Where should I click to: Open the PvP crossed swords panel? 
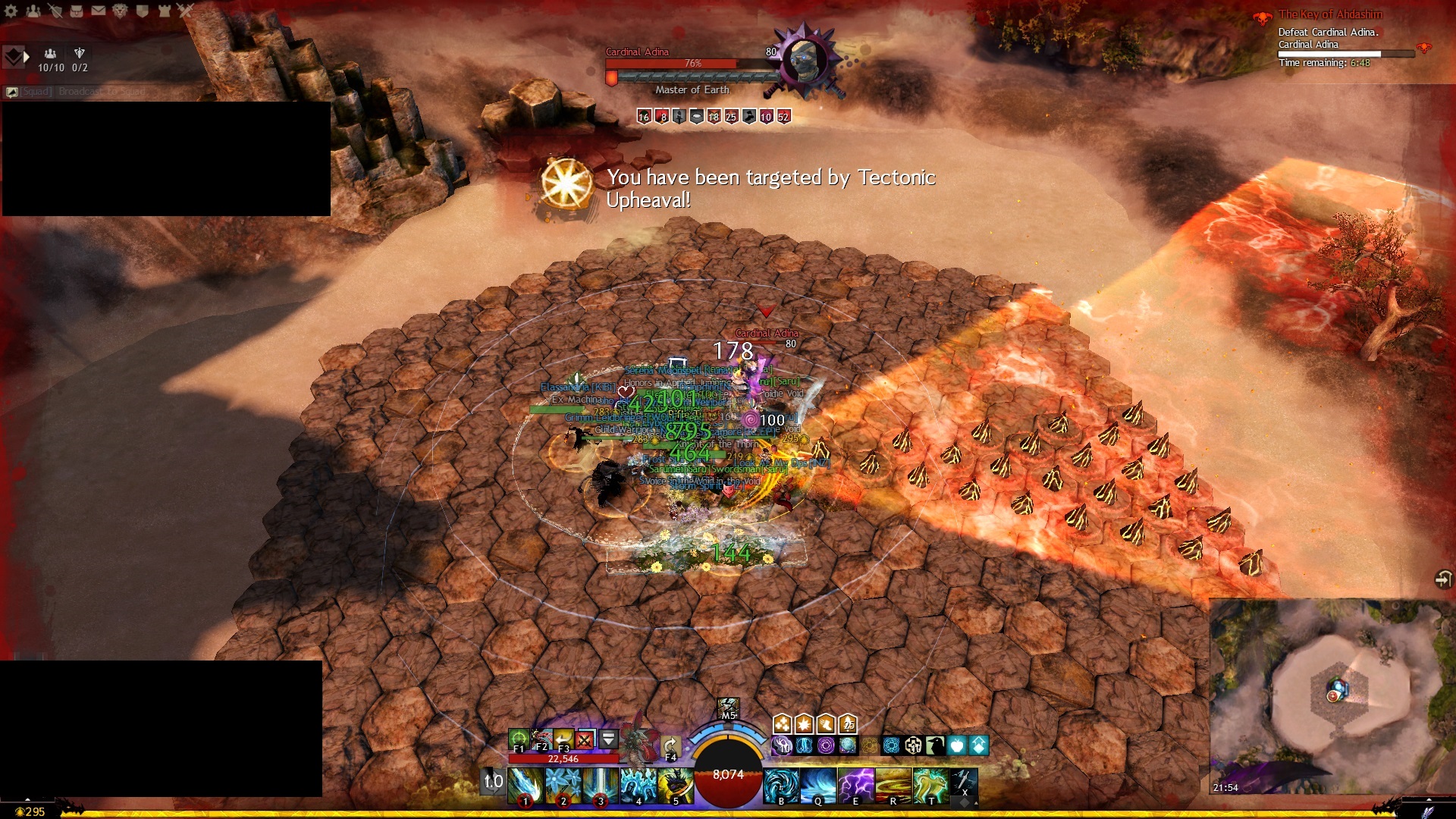tap(186, 11)
